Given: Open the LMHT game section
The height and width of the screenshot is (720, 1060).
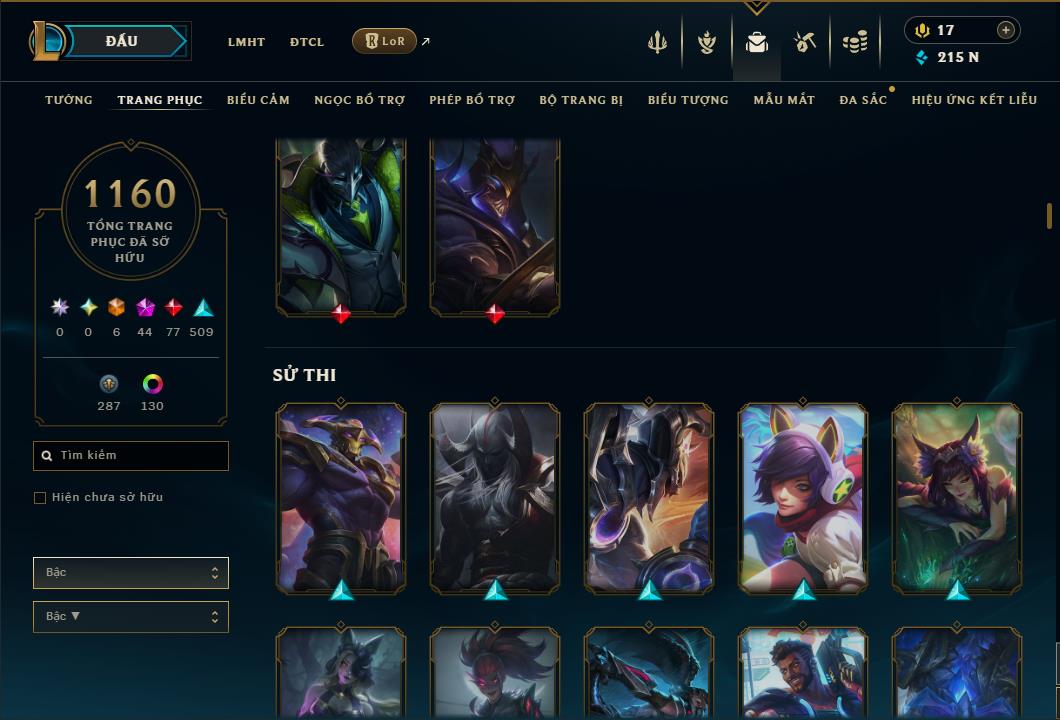Looking at the screenshot, I should click(246, 42).
